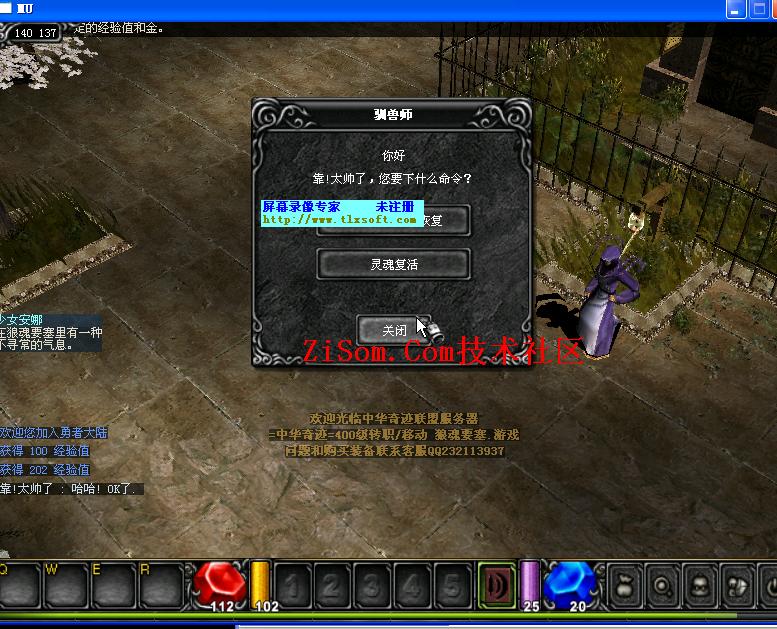Minimize the MU game window

pos(715,10)
